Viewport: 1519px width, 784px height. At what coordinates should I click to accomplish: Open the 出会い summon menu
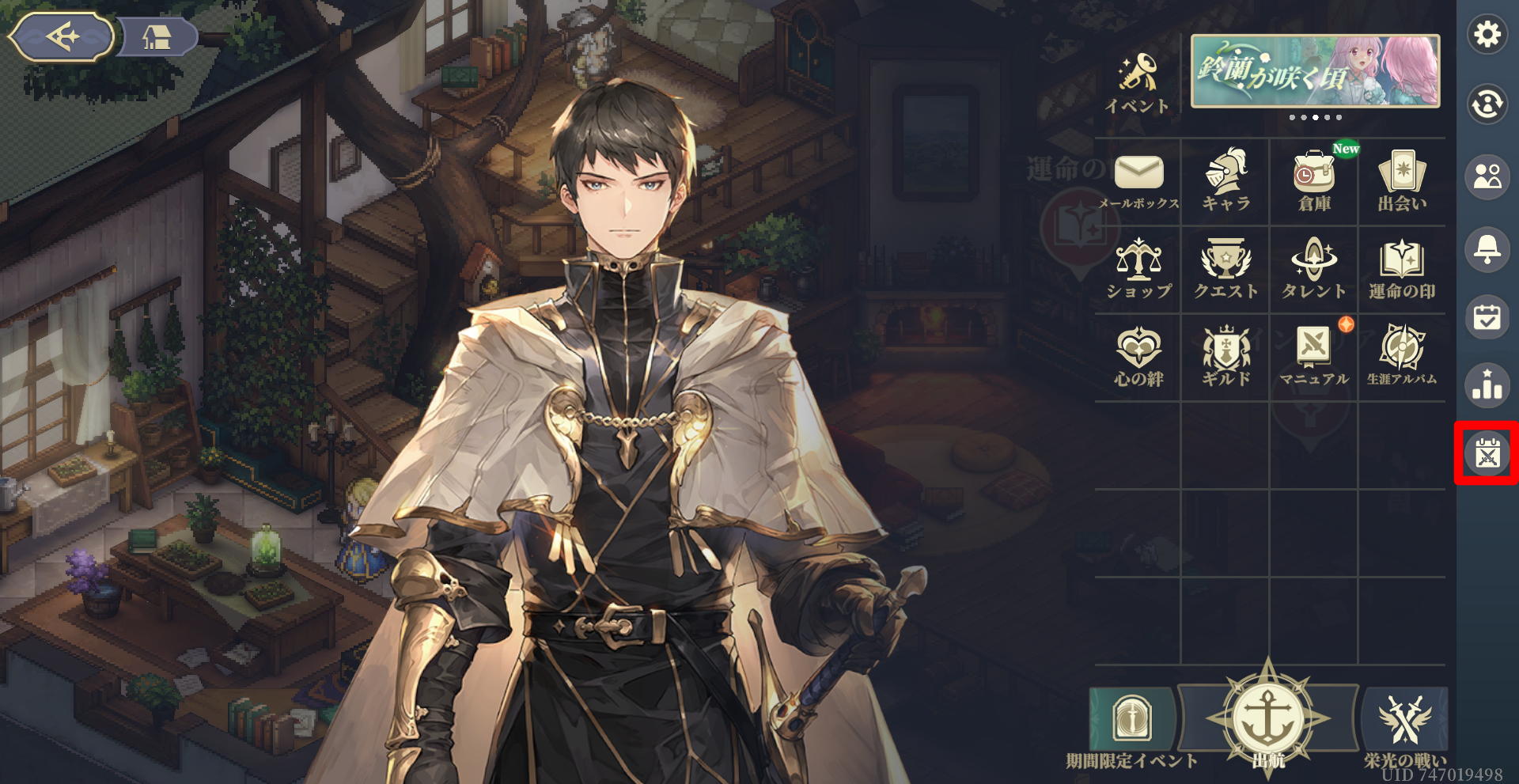1402,181
